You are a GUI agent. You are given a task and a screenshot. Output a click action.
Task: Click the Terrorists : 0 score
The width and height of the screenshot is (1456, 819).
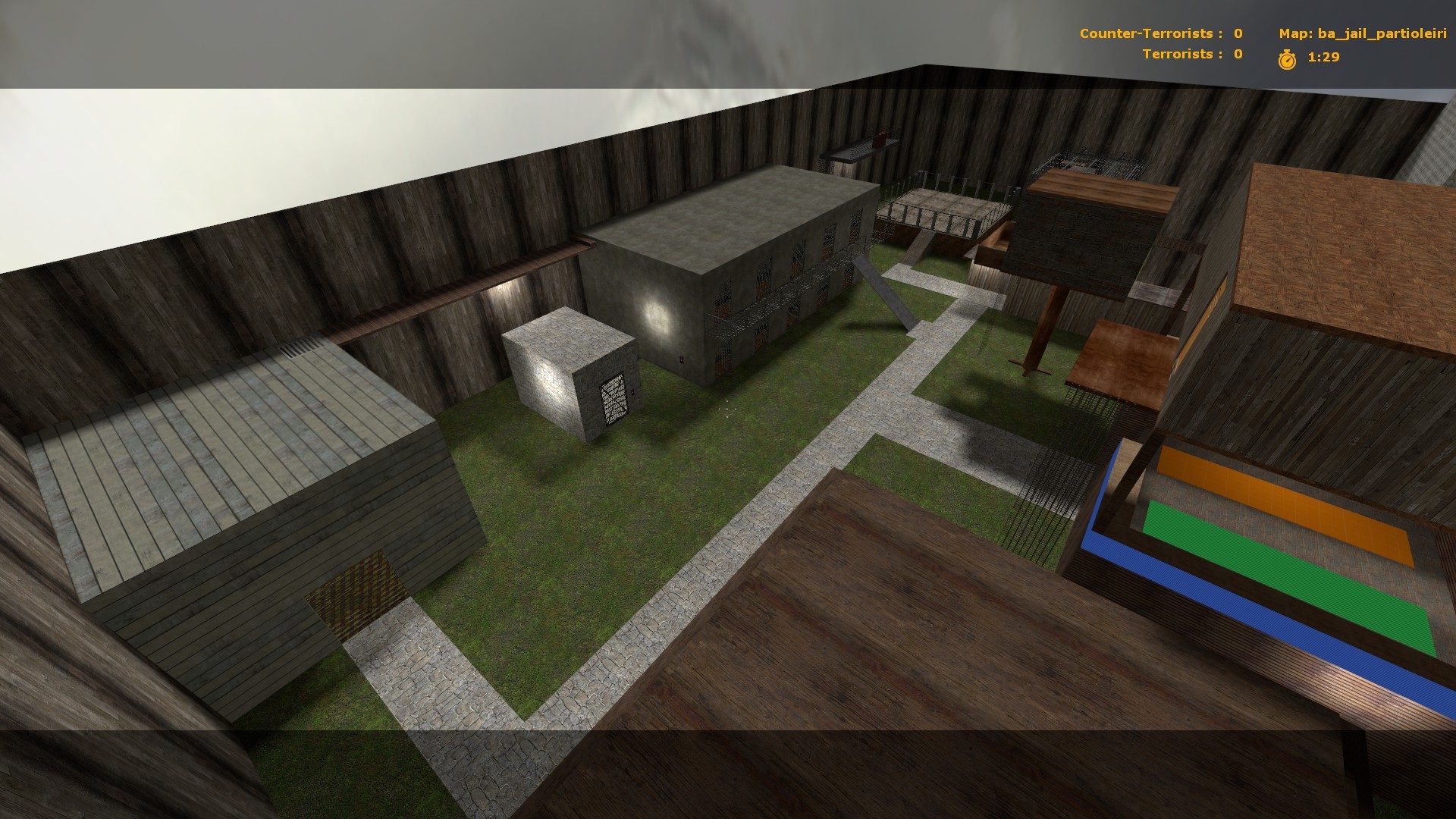click(x=1194, y=55)
